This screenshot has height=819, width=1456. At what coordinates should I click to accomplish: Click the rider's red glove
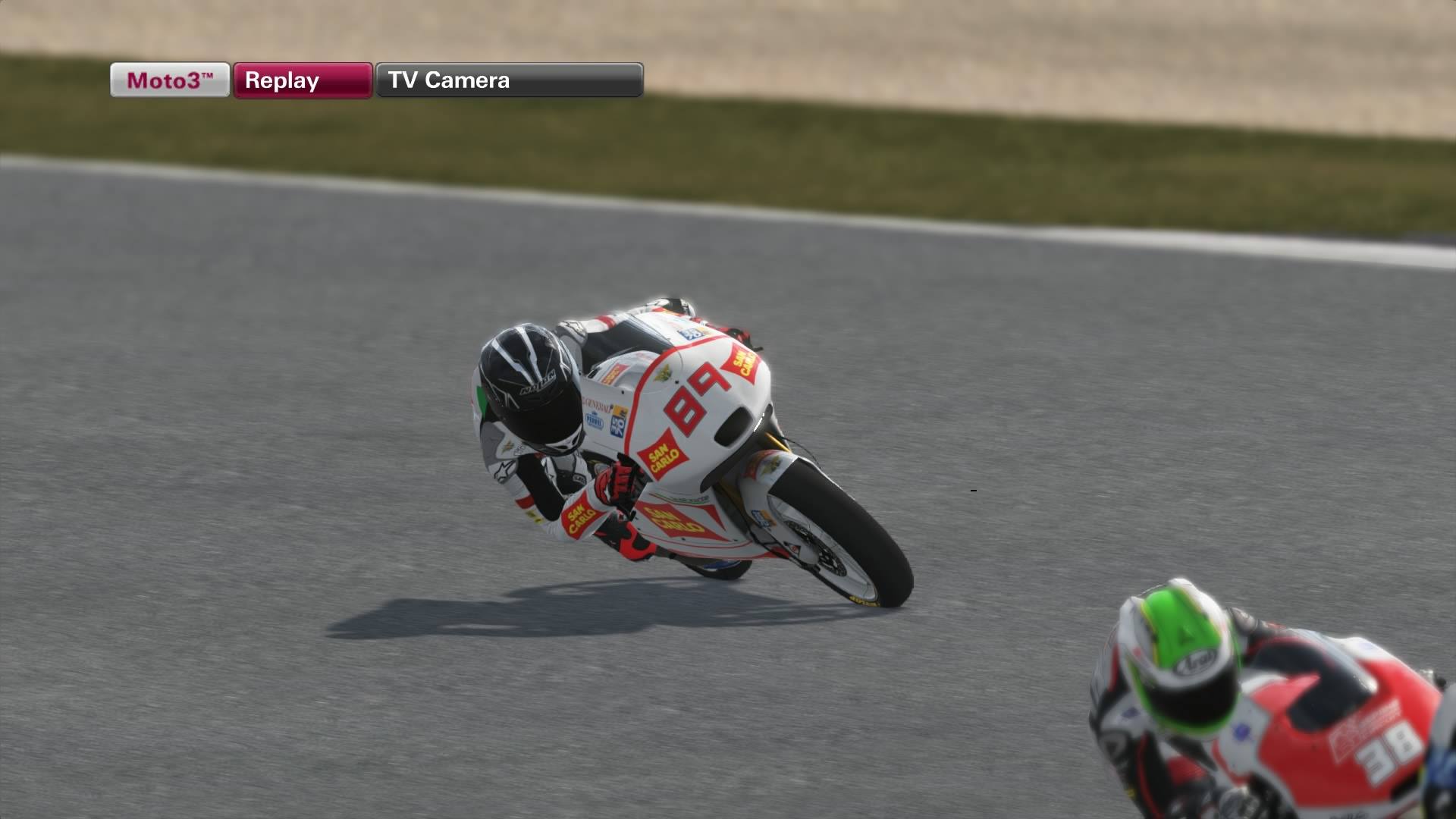(x=615, y=480)
